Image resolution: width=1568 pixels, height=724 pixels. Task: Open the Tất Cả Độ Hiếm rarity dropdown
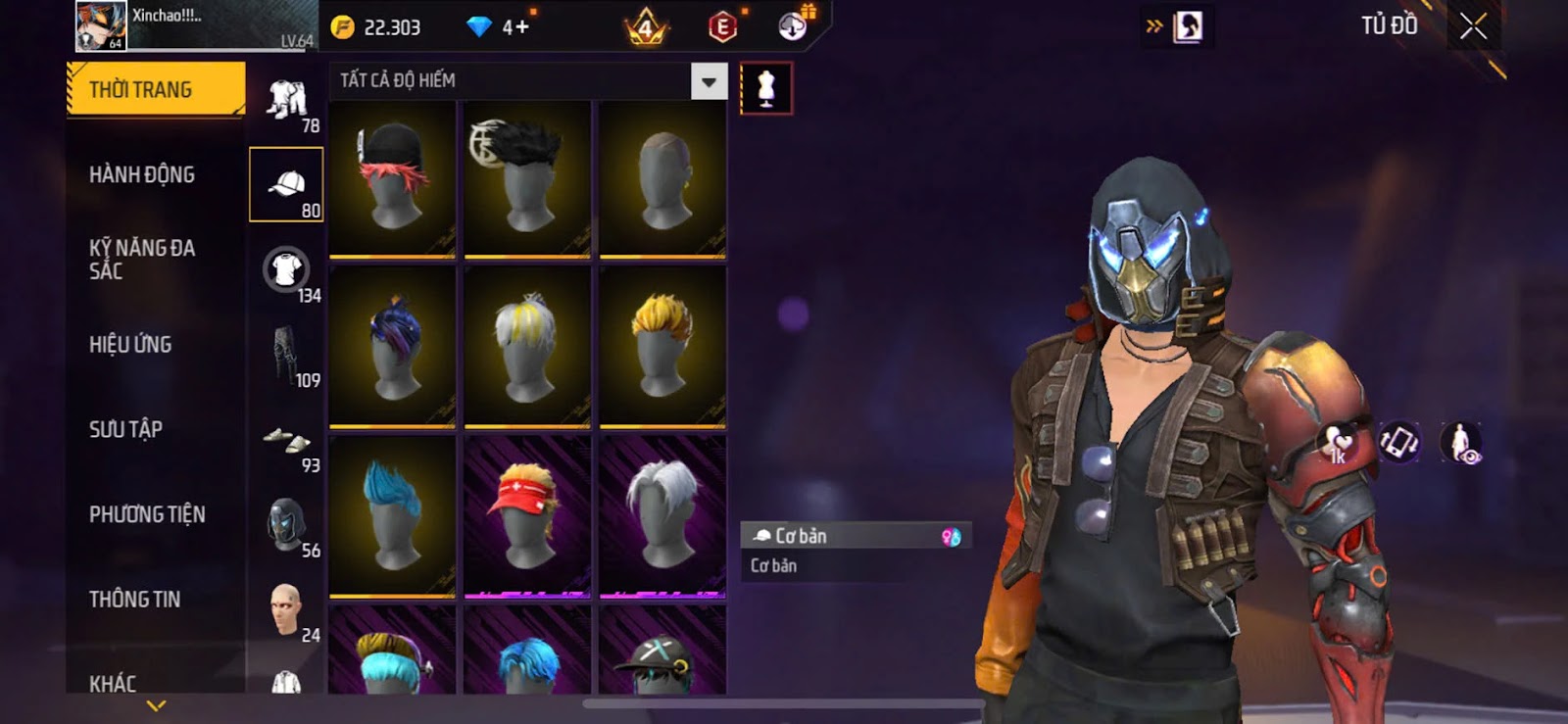pyautogui.click(x=709, y=81)
